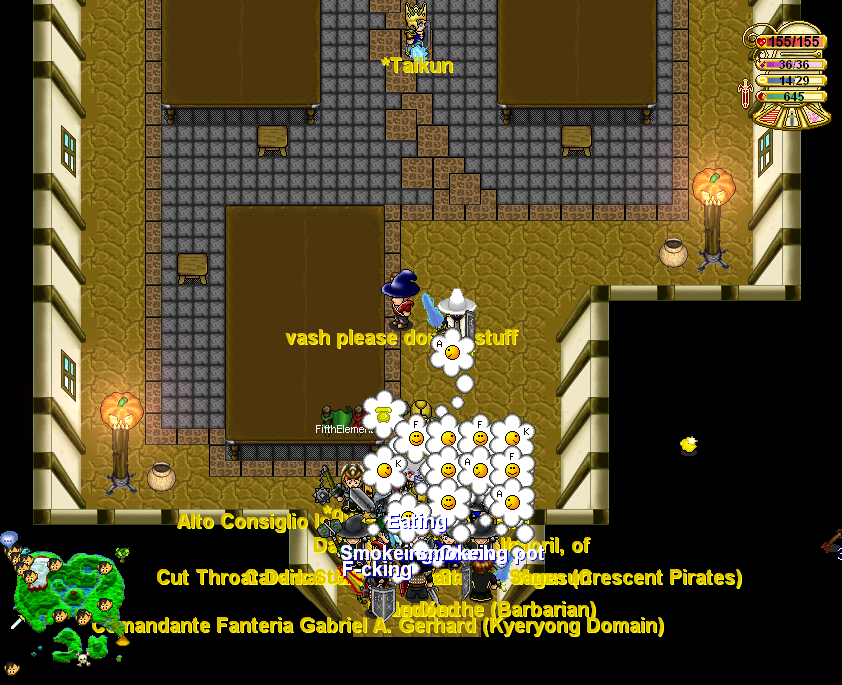The width and height of the screenshot is (842, 685).
Task: Open the bottle segment under the status bars
Action: pos(792,116)
